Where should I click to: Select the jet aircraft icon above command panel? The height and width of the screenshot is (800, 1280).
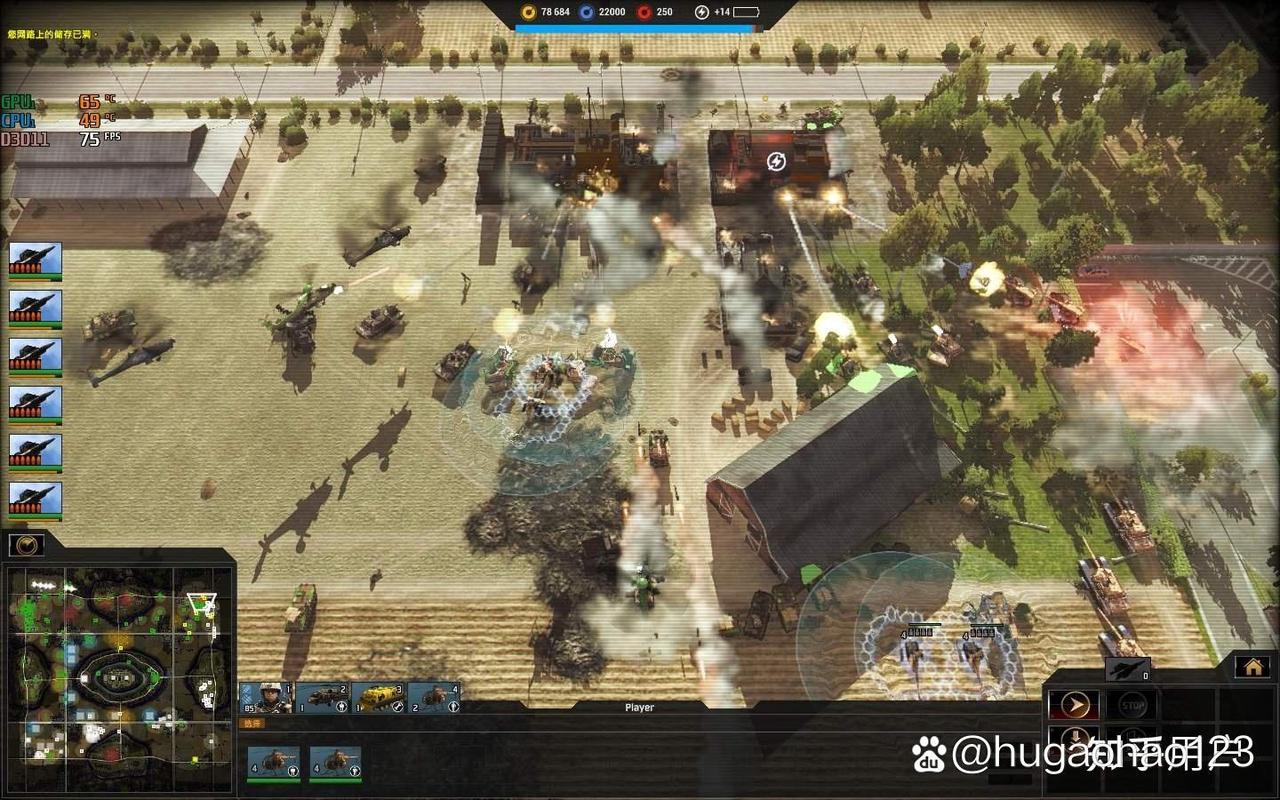click(1127, 671)
